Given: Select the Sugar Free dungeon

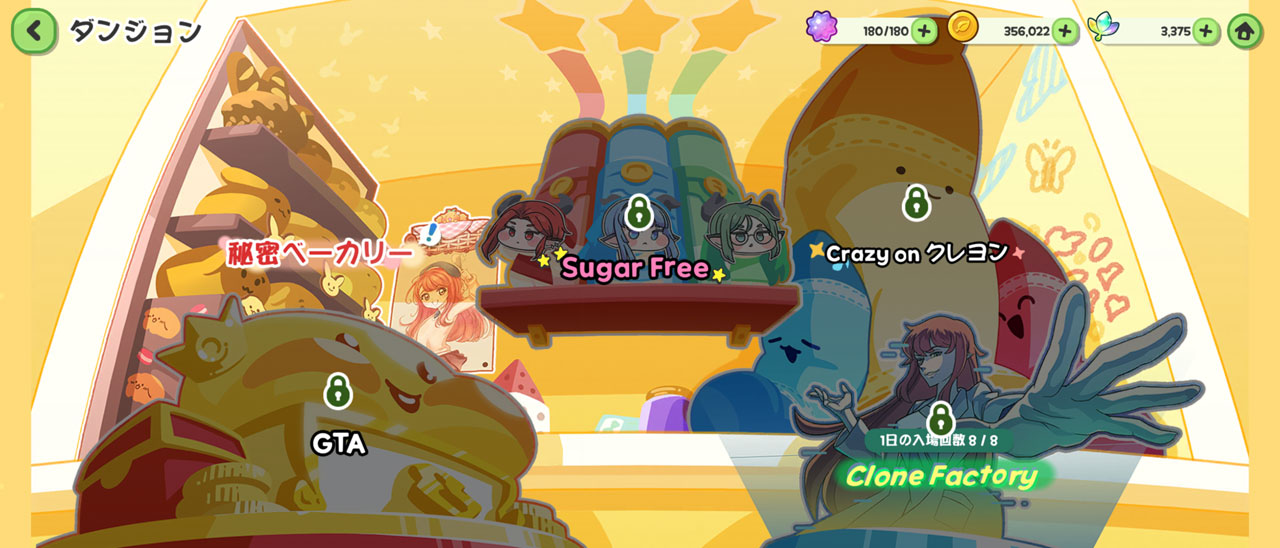Looking at the screenshot, I should pos(636,266).
